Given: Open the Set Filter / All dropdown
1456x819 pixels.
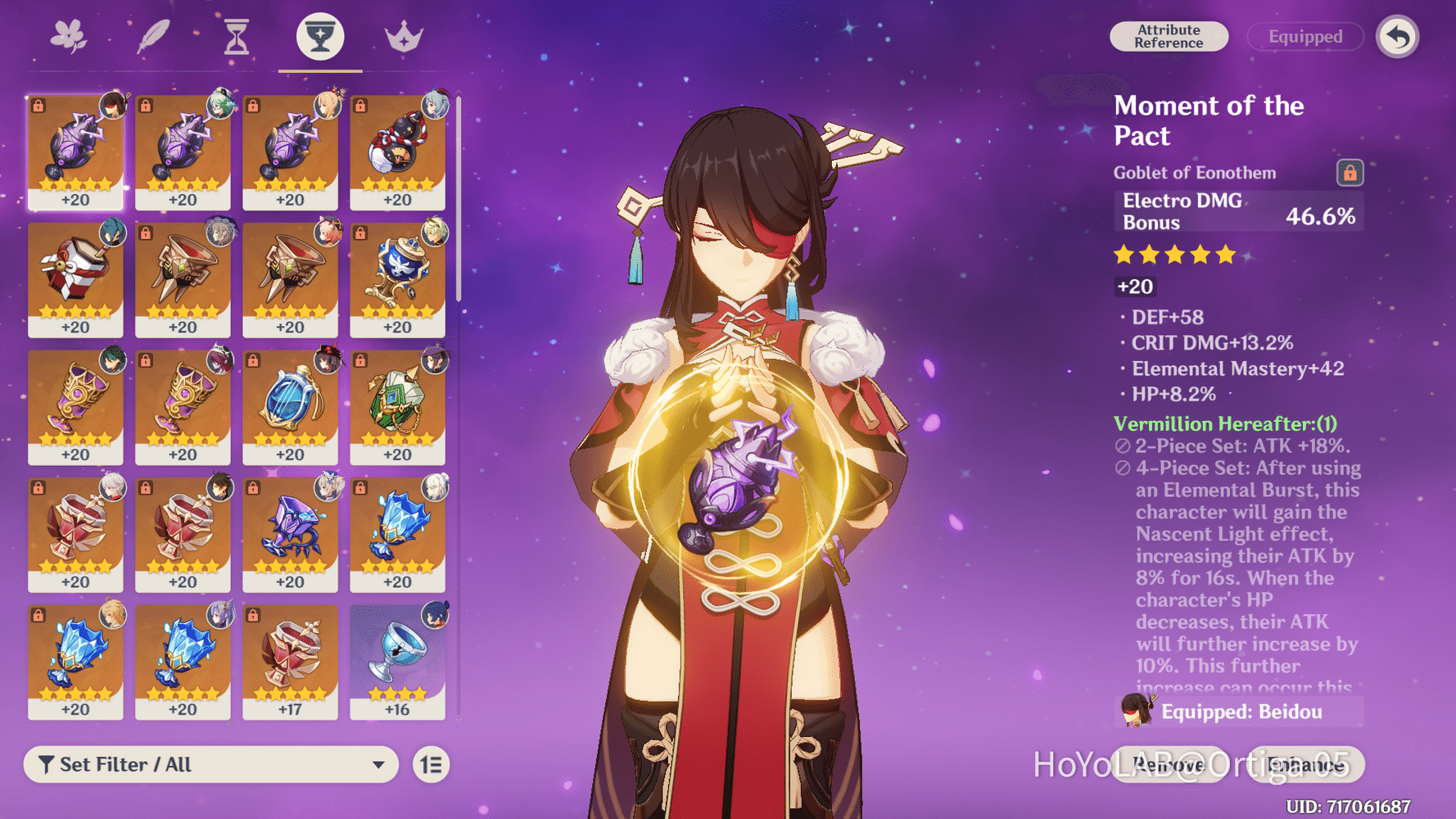Looking at the screenshot, I should point(211,764).
